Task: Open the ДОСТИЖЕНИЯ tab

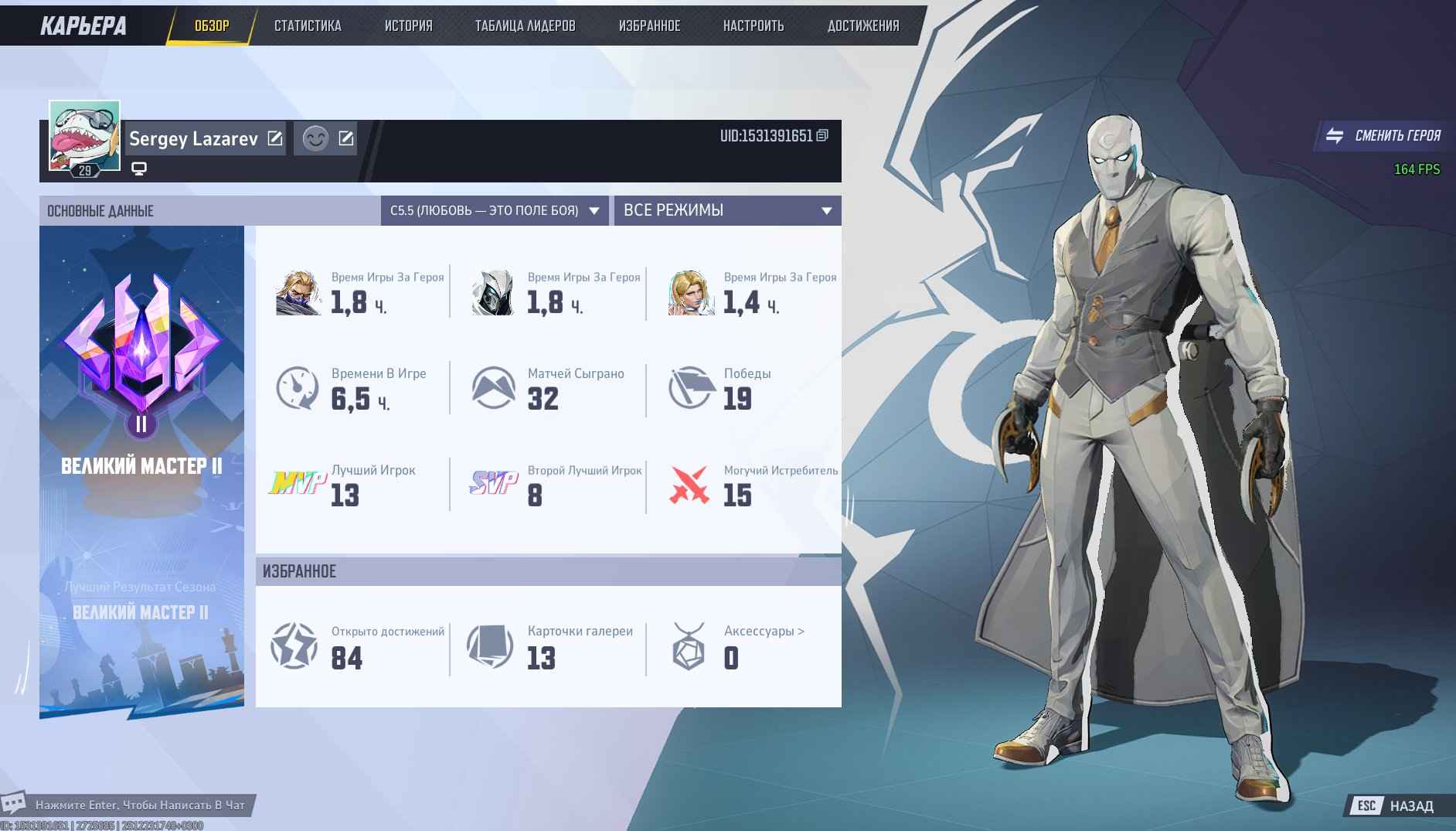Action: tap(863, 26)
